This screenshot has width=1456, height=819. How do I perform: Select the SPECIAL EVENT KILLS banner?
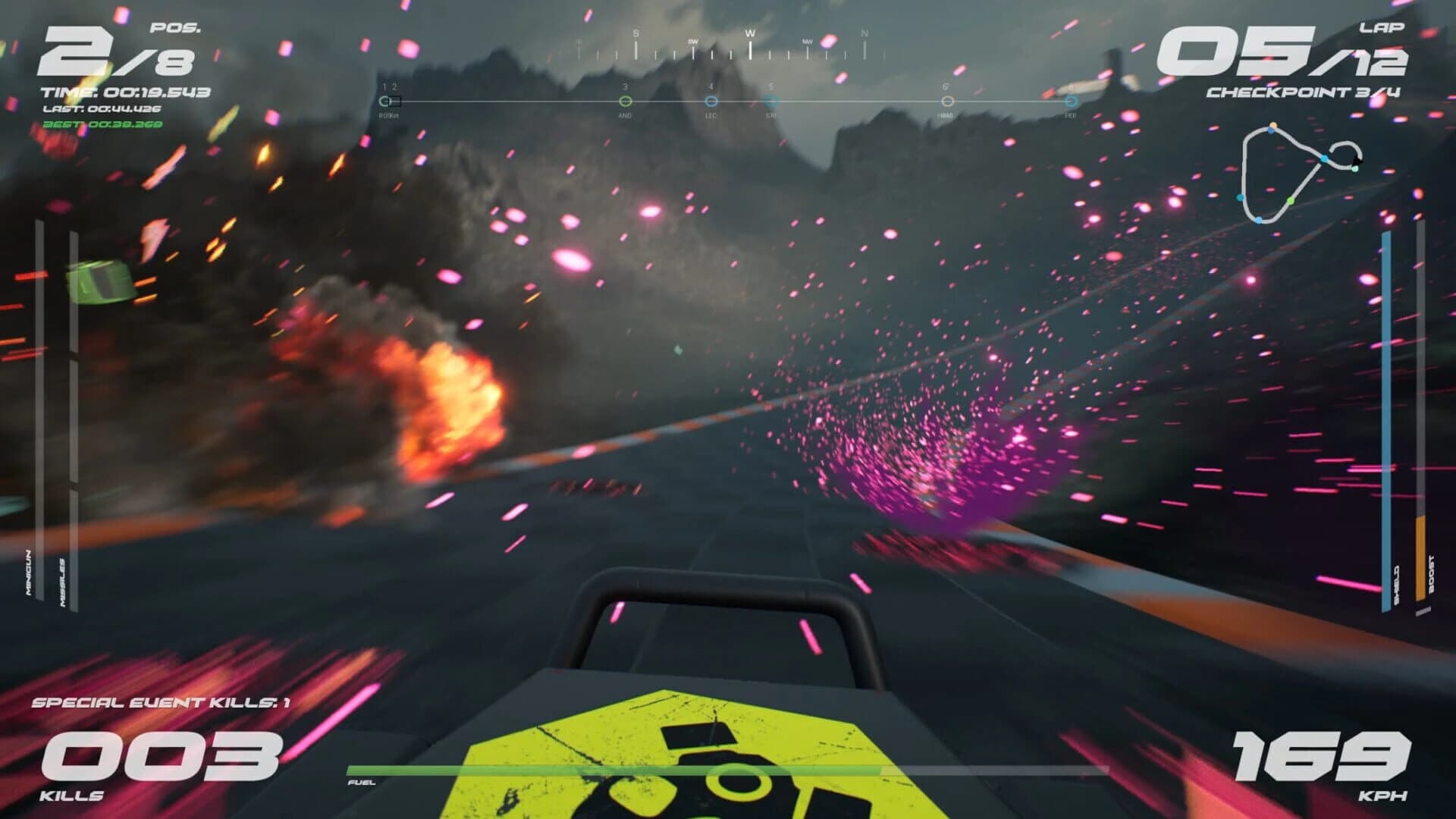tap(163, 701)
